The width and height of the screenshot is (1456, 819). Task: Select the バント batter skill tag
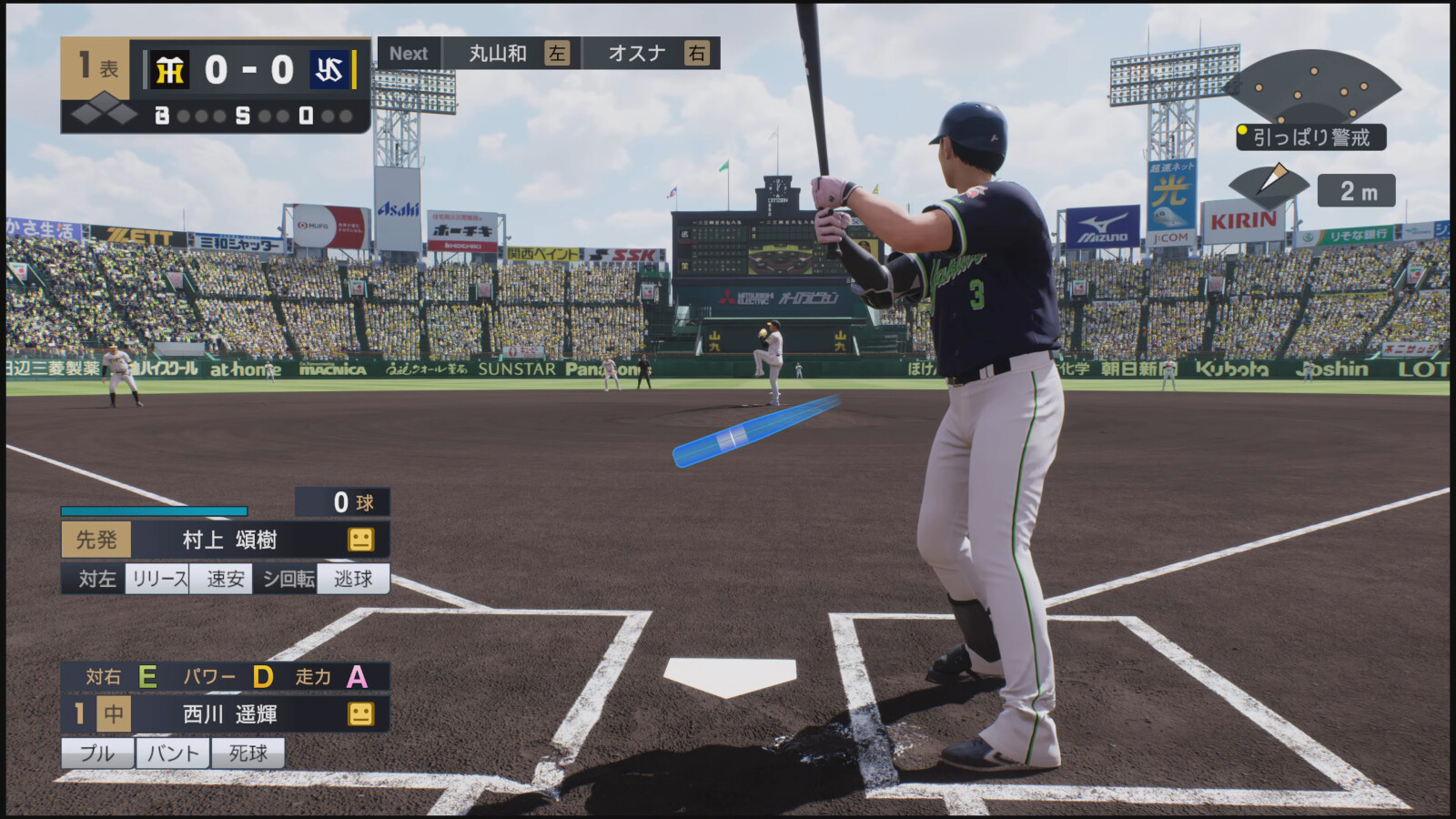coord(173,753)
